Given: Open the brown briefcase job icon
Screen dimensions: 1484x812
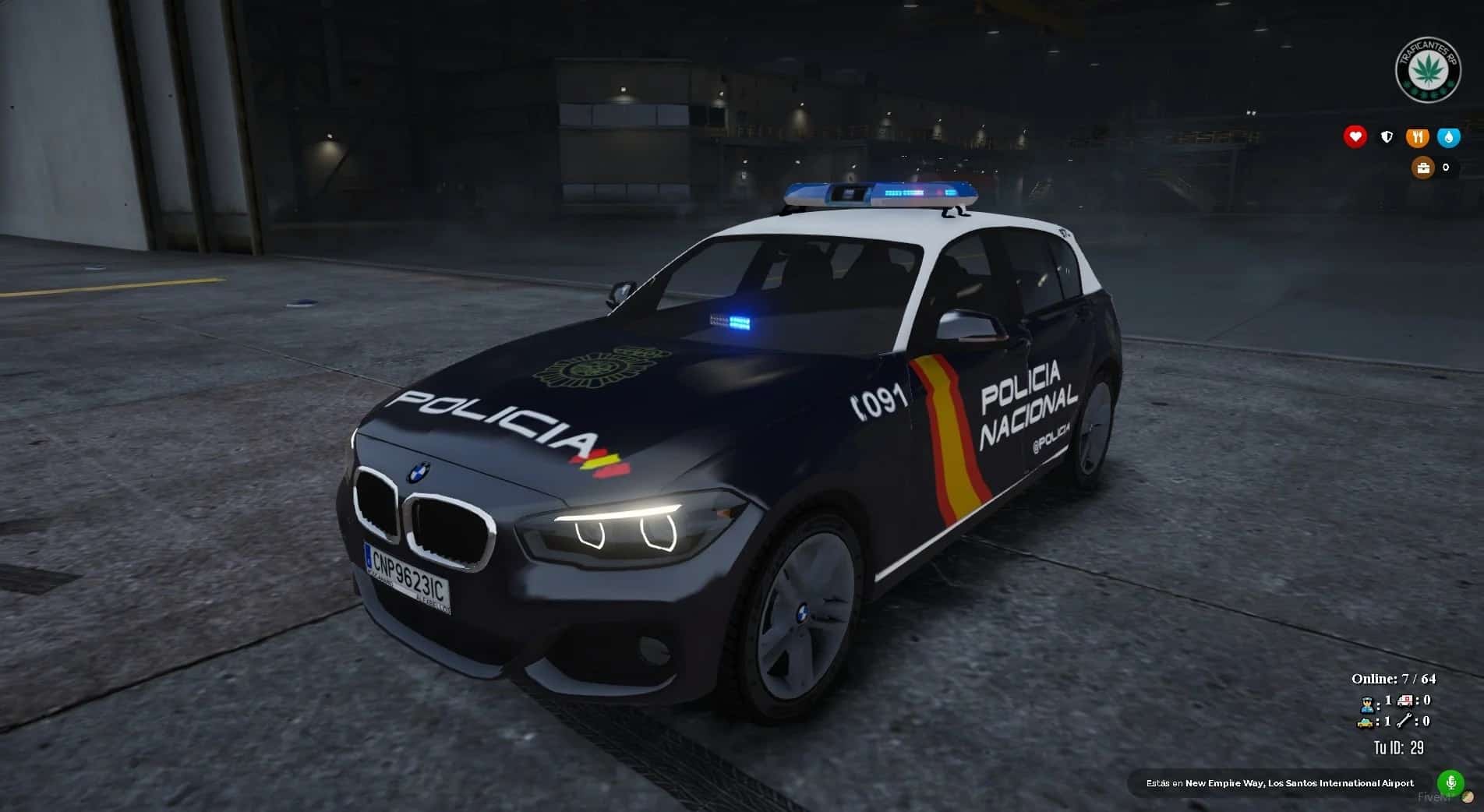Looking at the screenshot, I should (x=1423, y=168).
